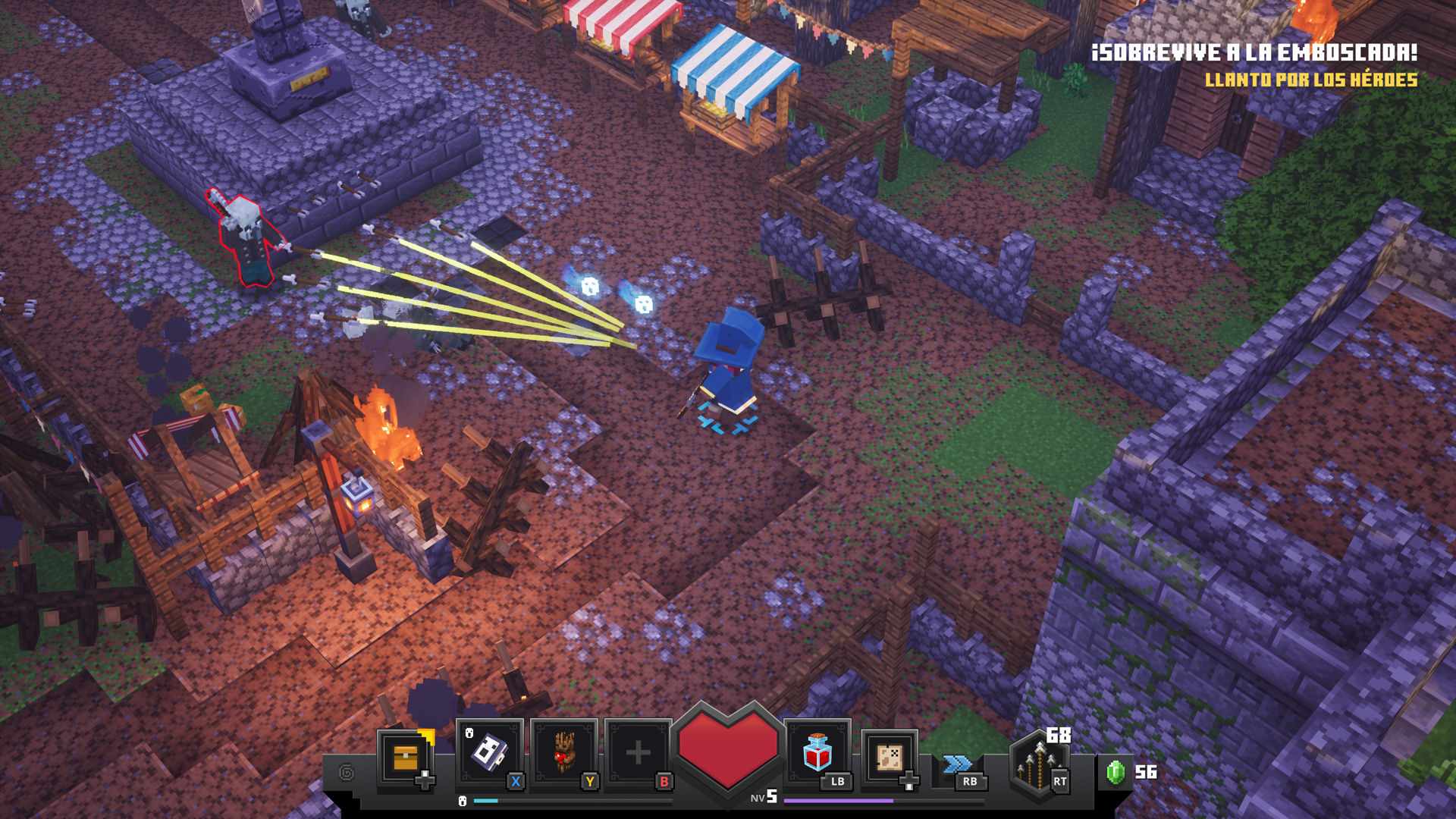Fire arrows using the quiver icon
Screen dimensions: 1456x819
coord(1040,762)
